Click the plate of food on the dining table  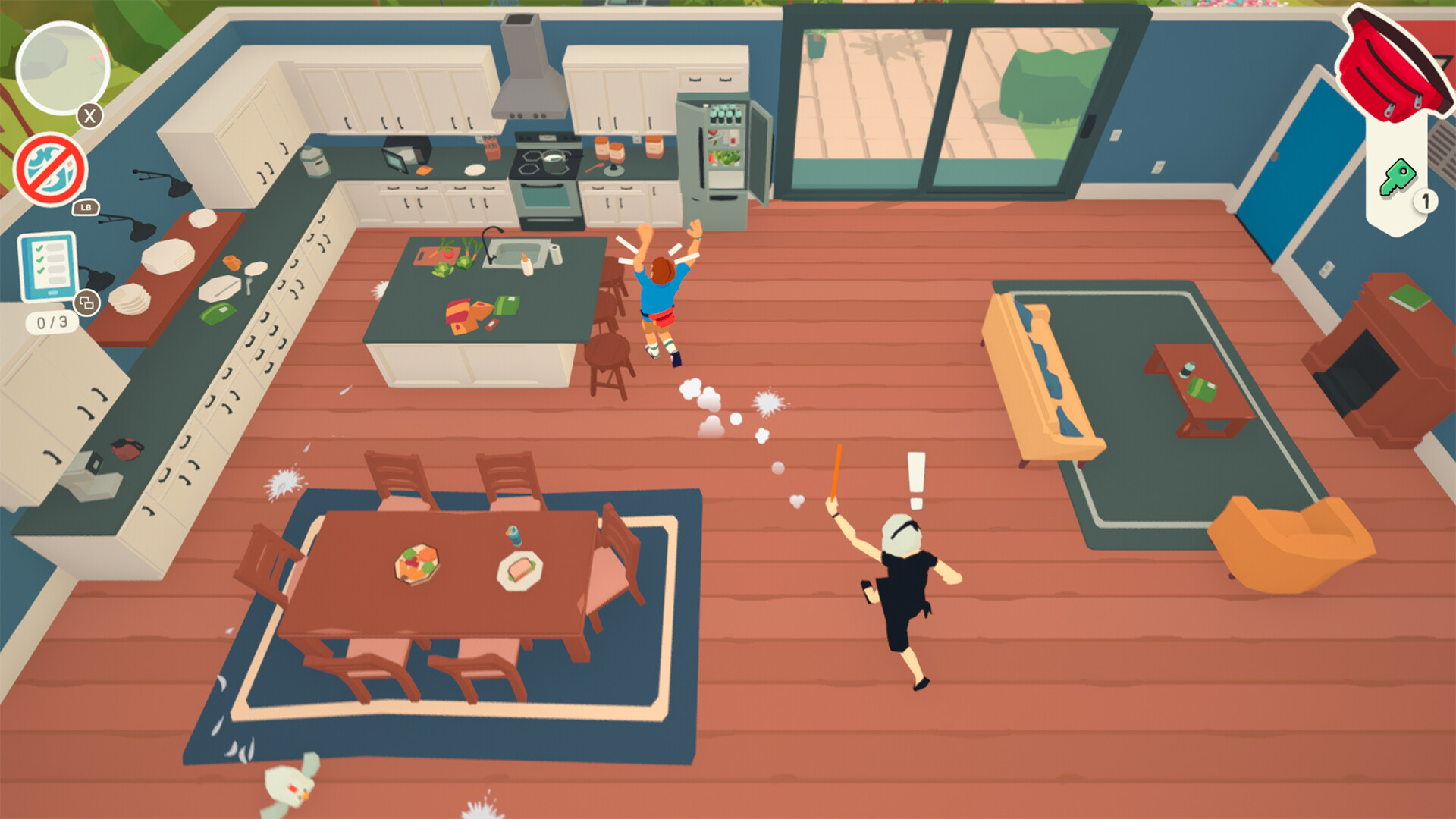point(416,565)
